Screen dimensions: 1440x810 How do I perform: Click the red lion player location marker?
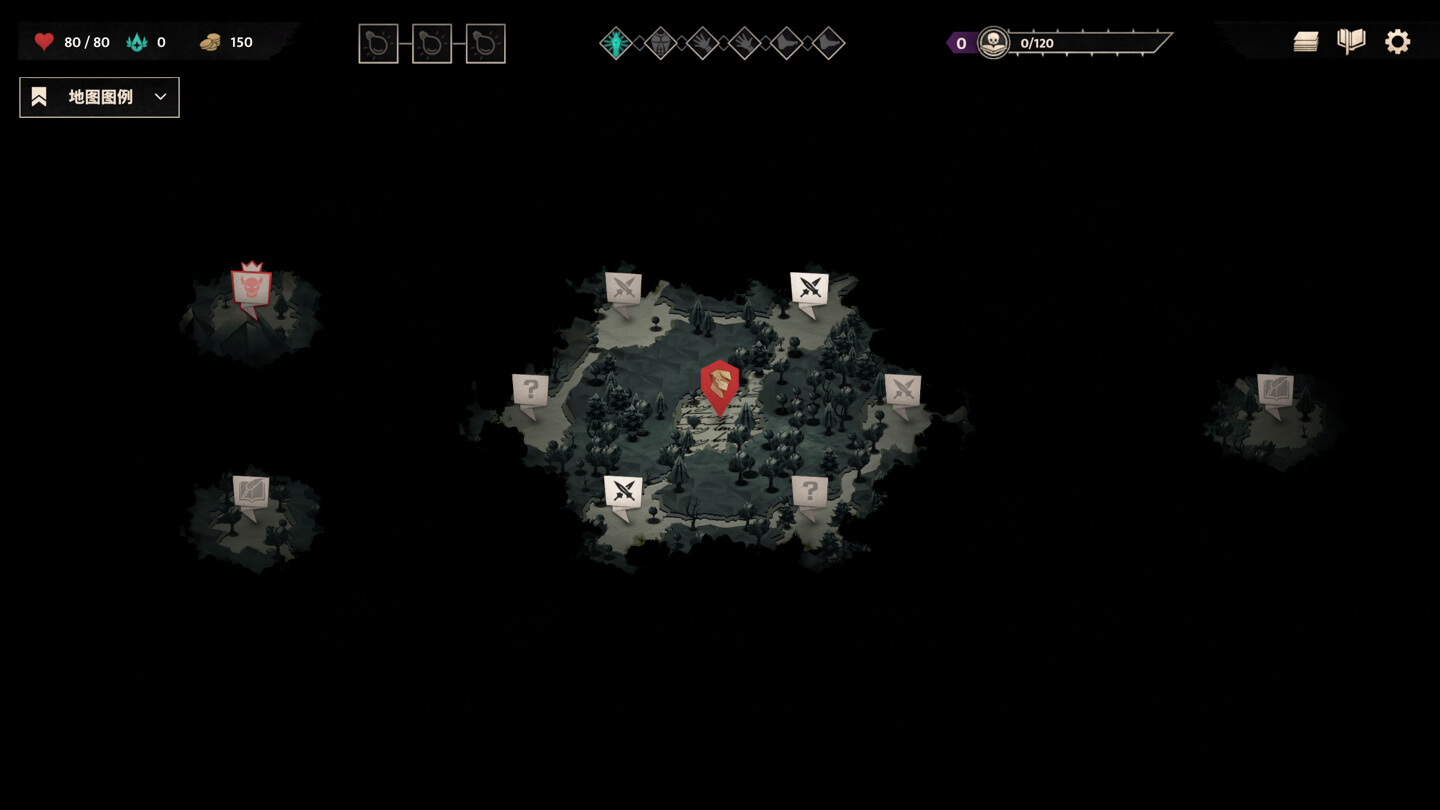click(x=719, y=386)
